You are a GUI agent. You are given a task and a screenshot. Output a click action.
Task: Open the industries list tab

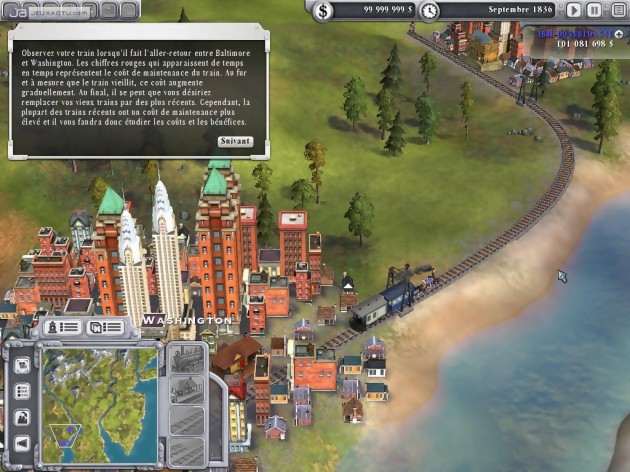106,327
